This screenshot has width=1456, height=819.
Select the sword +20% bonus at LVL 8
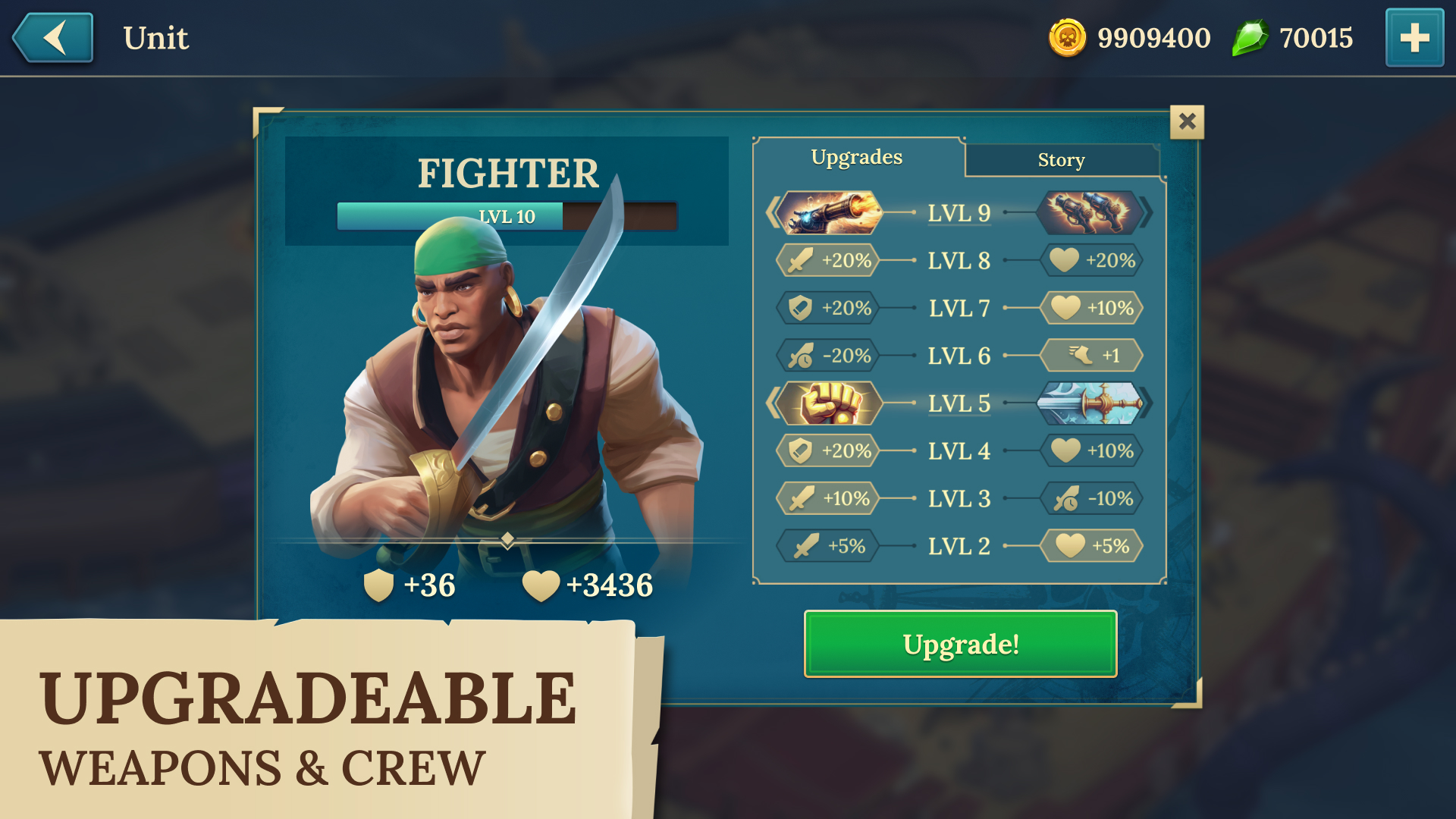(827, 260)
